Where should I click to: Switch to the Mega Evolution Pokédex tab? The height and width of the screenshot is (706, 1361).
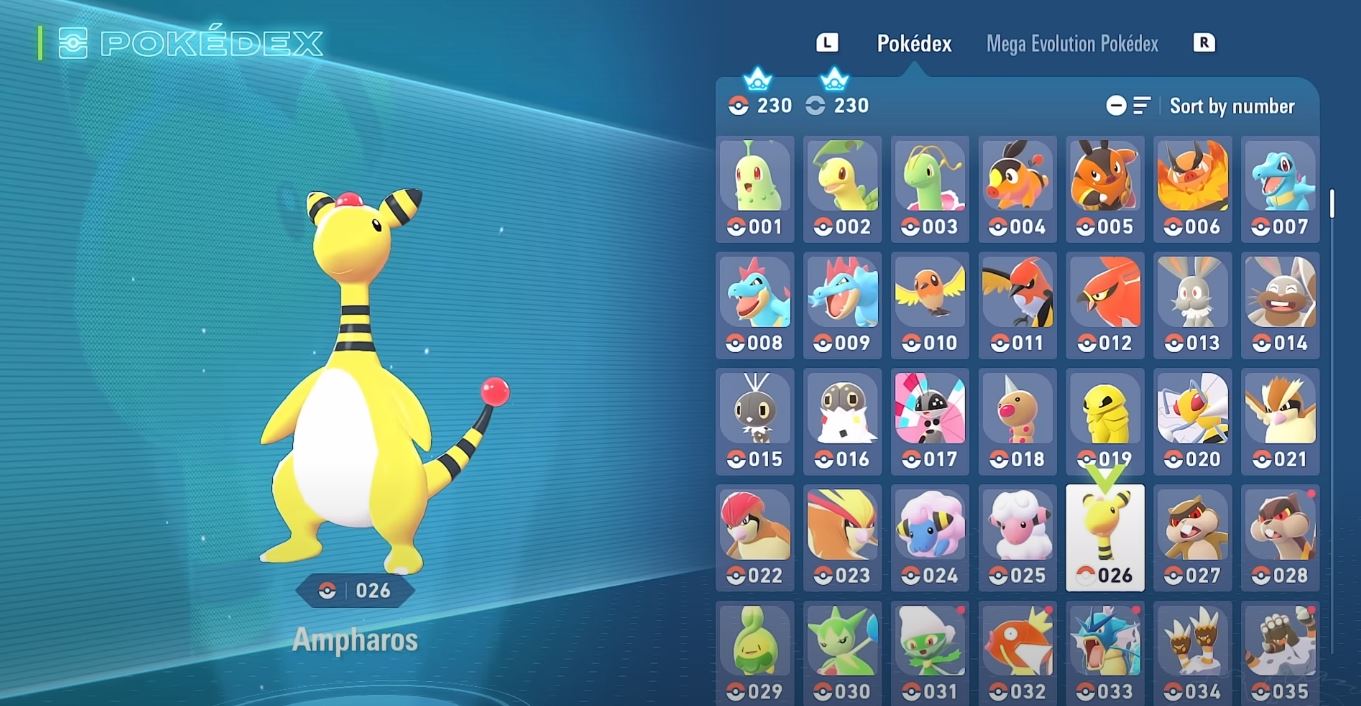click(x=1072, y=44)
